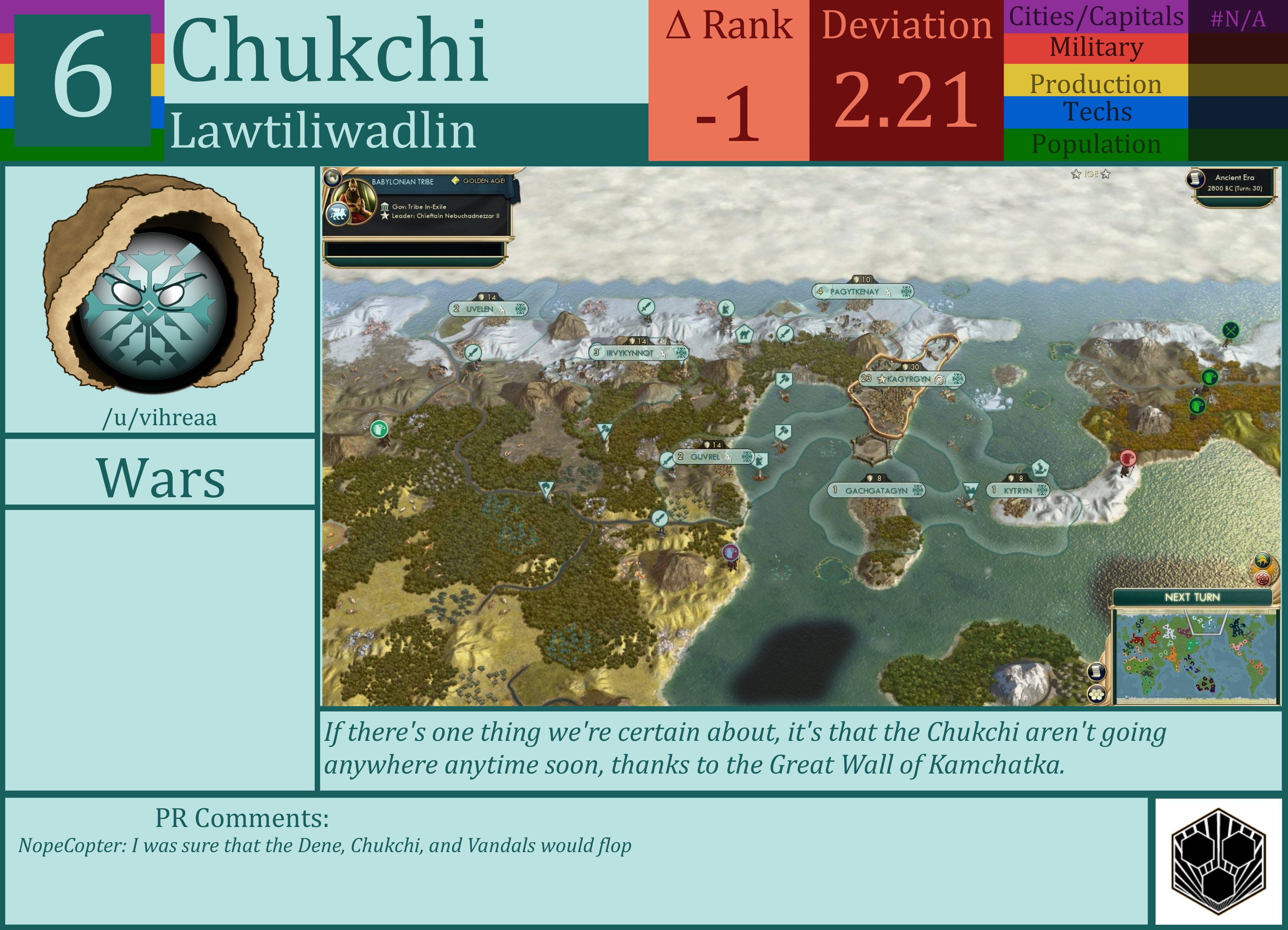1288x930 pixels.
Task: Select the green crossed-swords unit icon
Action: (1231, 330)
